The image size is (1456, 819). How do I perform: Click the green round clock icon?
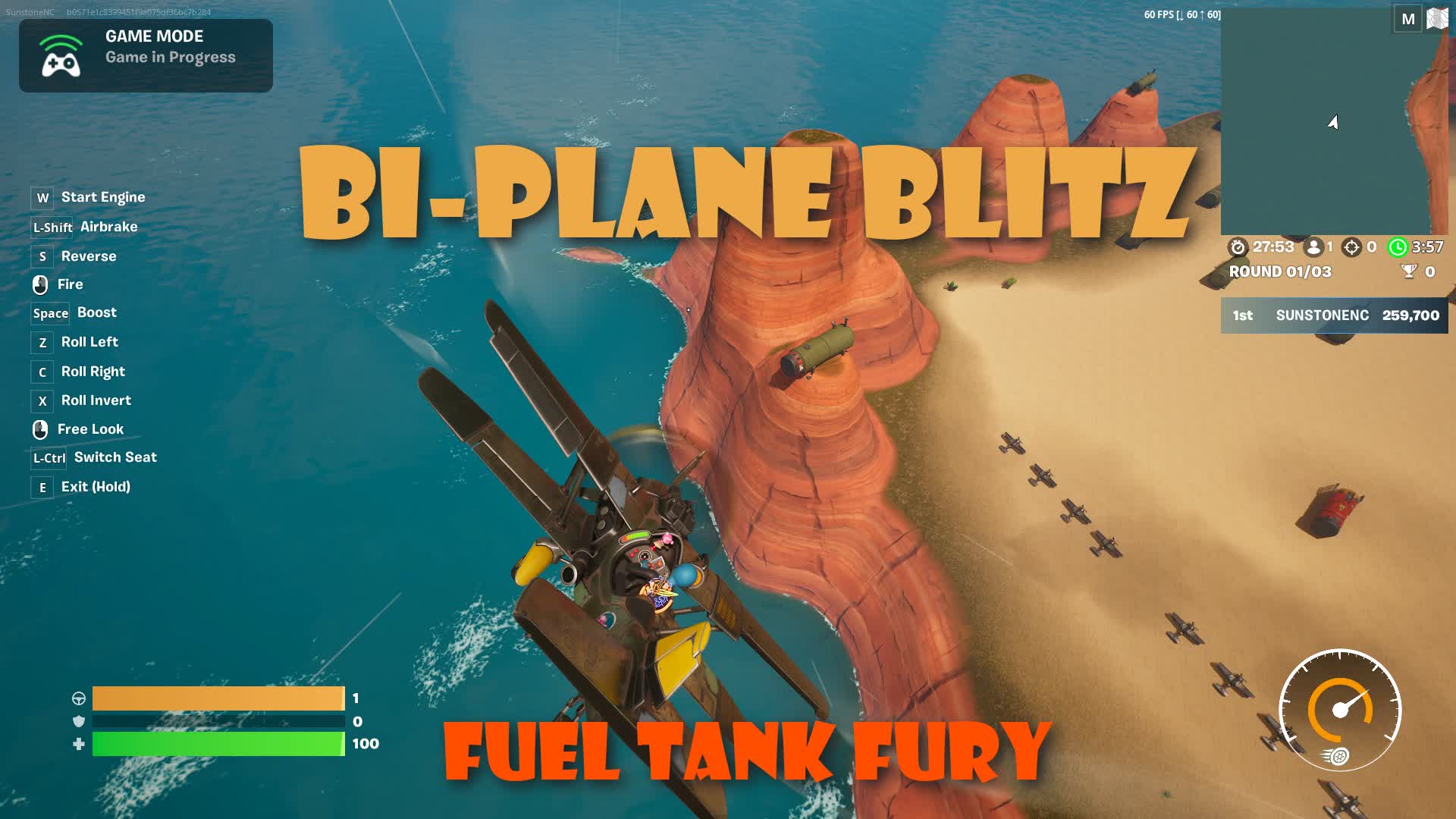[1399, 246]
